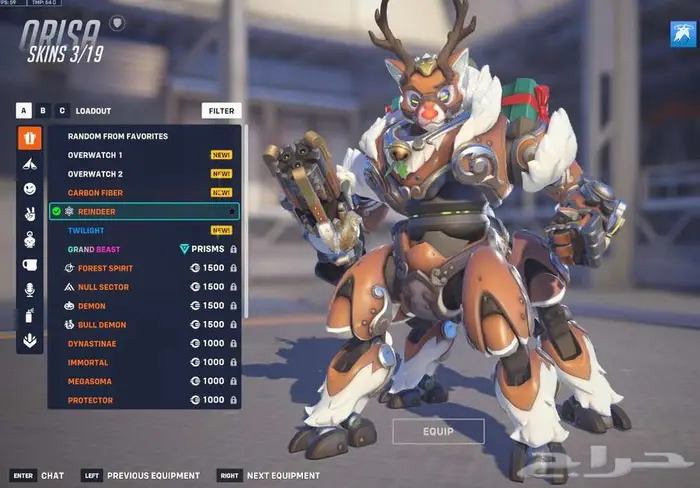700x488 pixels.
Task: Preview the Twilight skin
Action: 86,230
